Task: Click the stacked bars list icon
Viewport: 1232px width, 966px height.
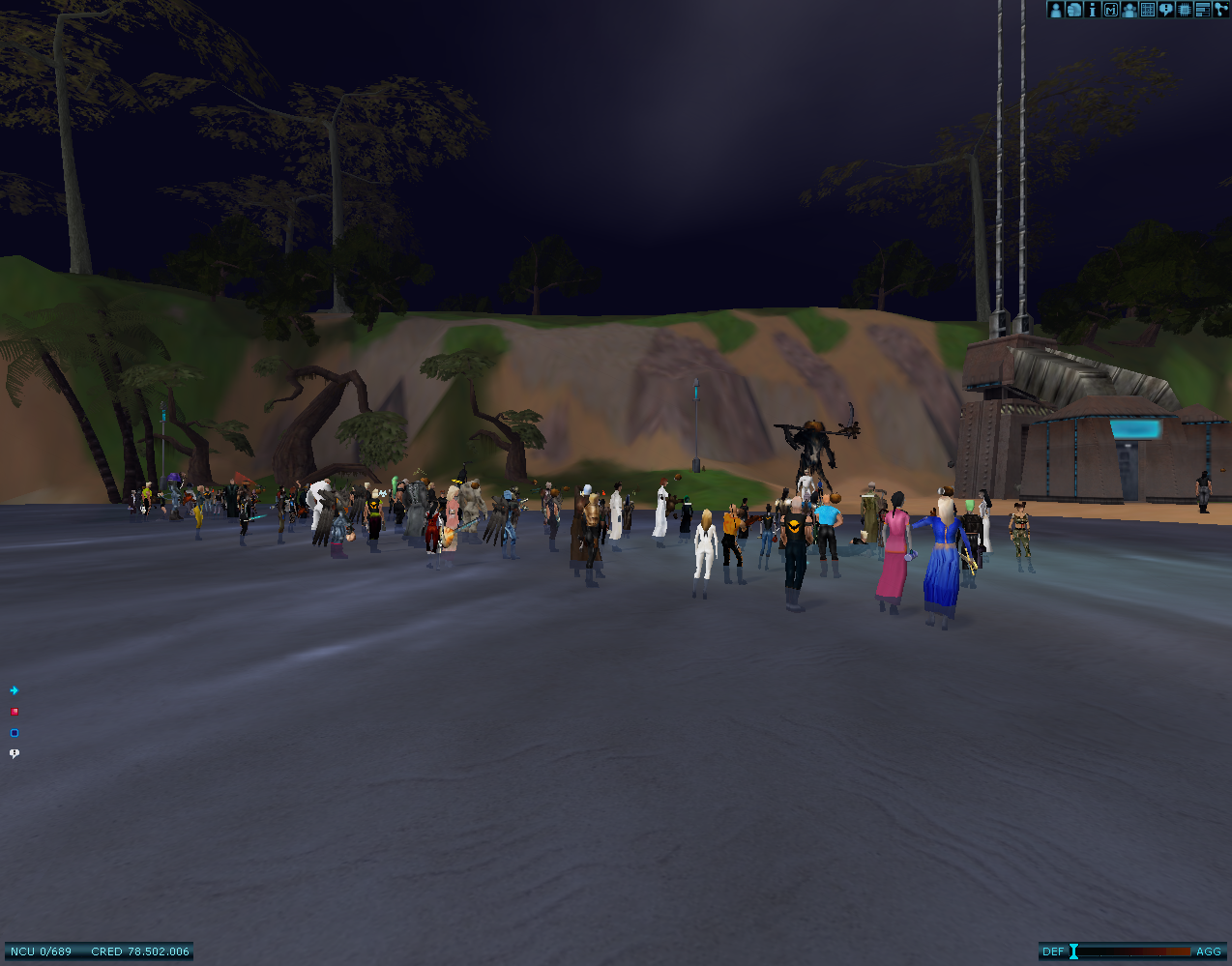Action: (1202, 10)
